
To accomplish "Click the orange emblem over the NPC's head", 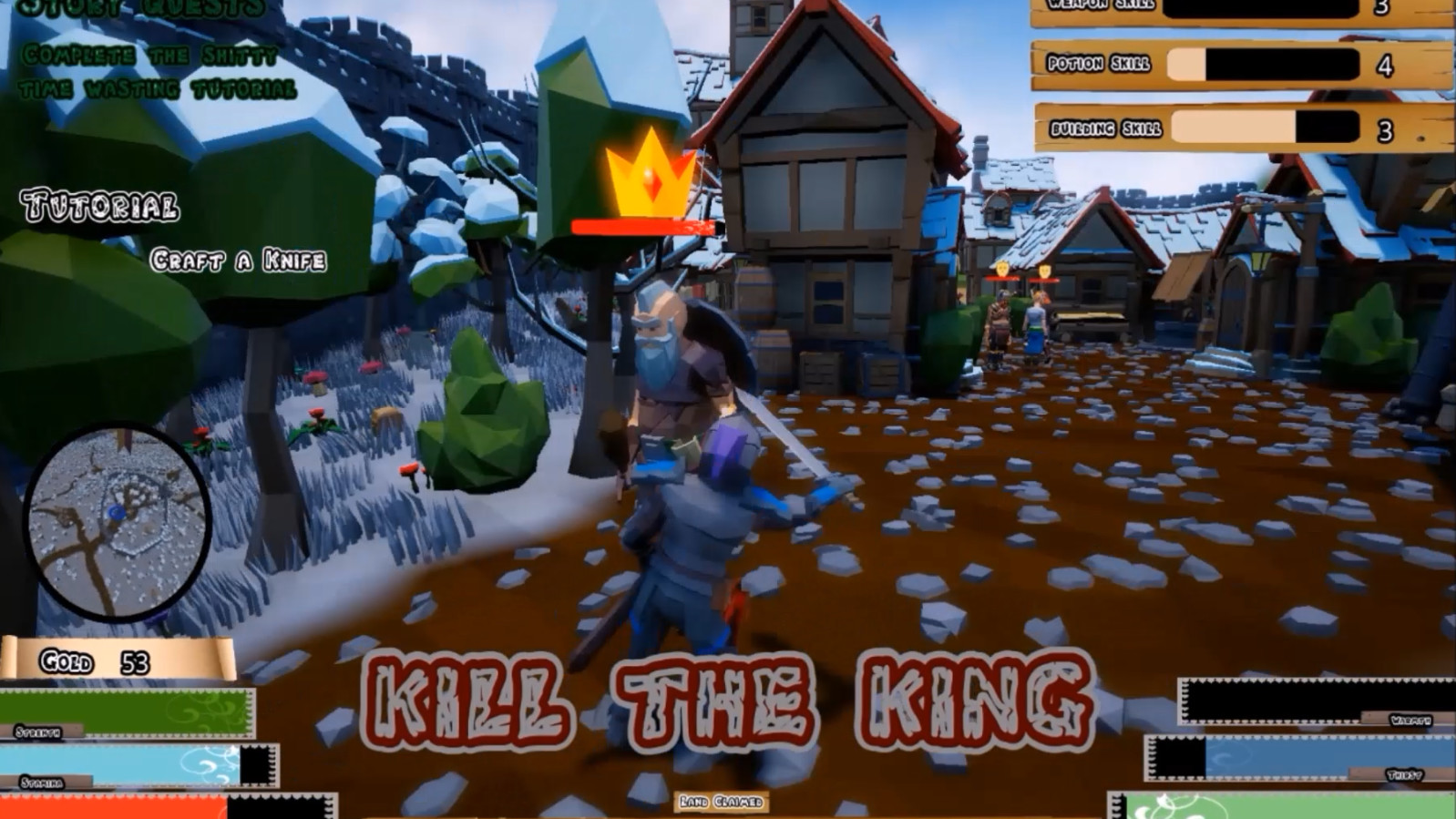I will (1045, 271).
